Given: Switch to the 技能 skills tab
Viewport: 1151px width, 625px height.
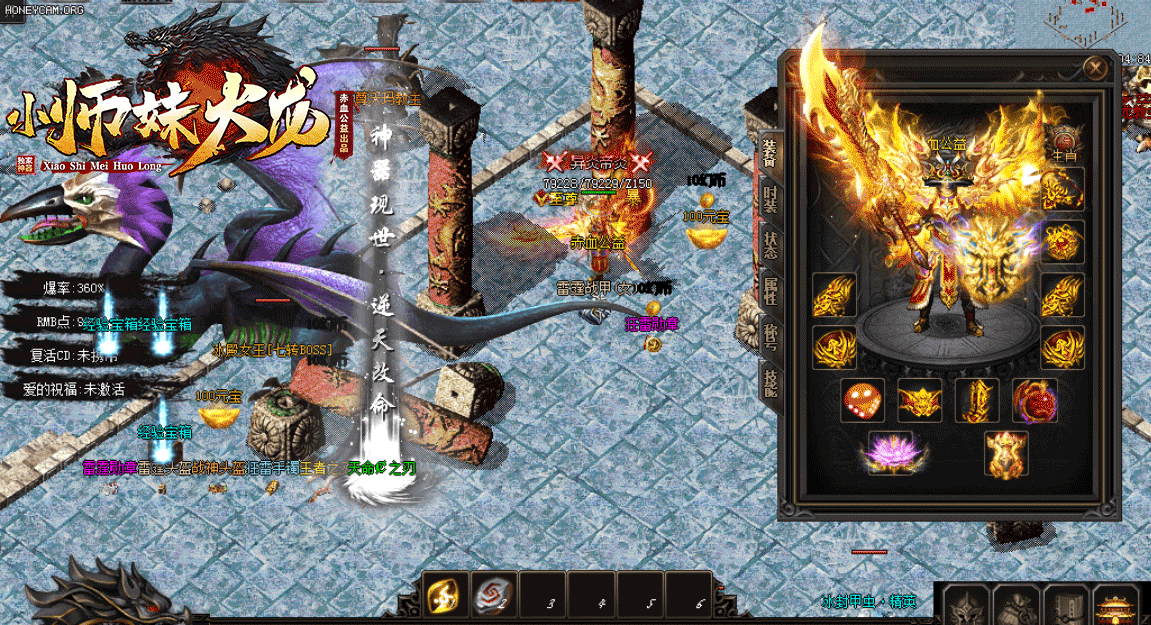Looking at the screenshot, I should point(770,383).
